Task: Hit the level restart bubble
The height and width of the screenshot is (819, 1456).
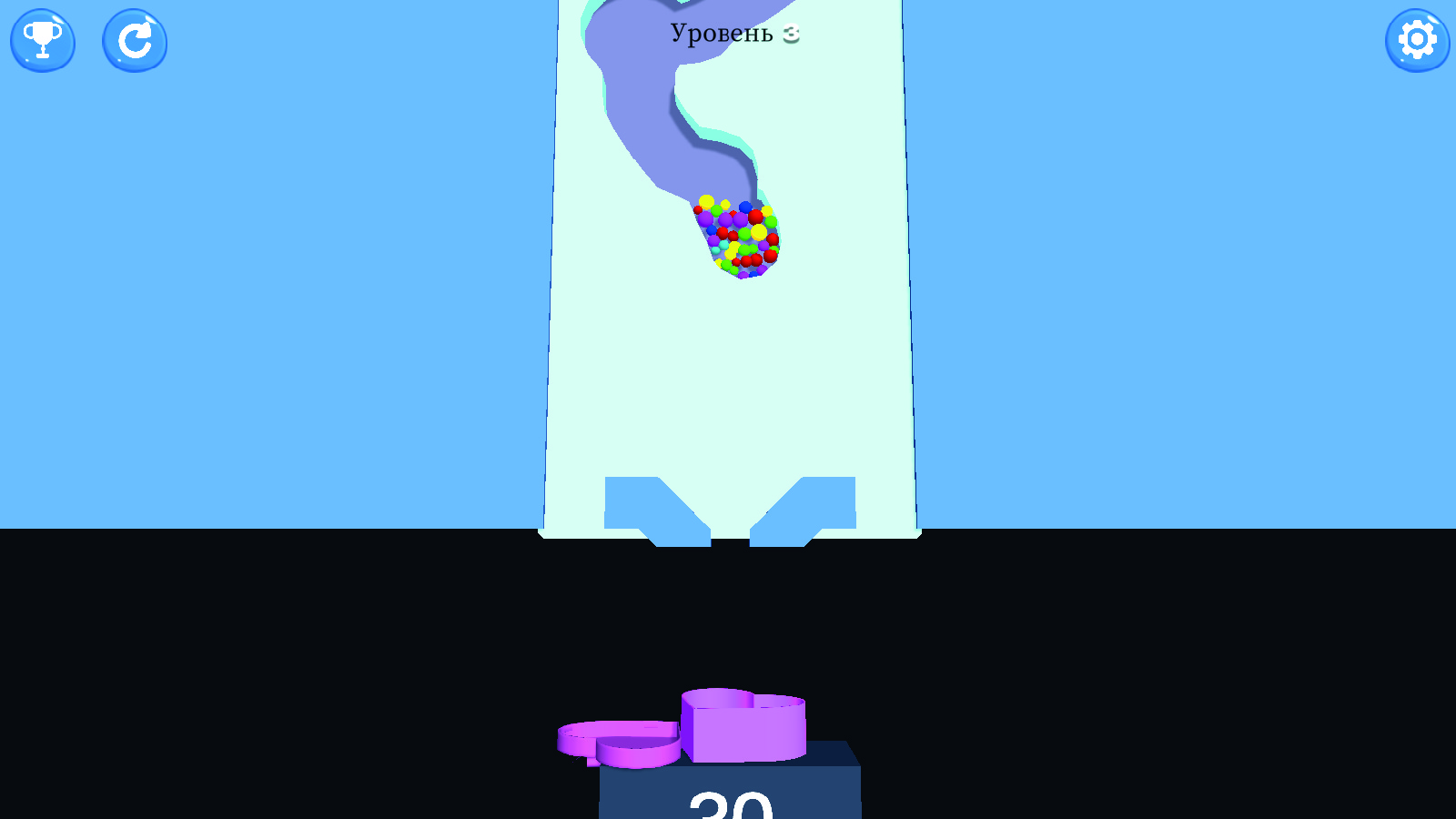Action: (x=134, y=41)
